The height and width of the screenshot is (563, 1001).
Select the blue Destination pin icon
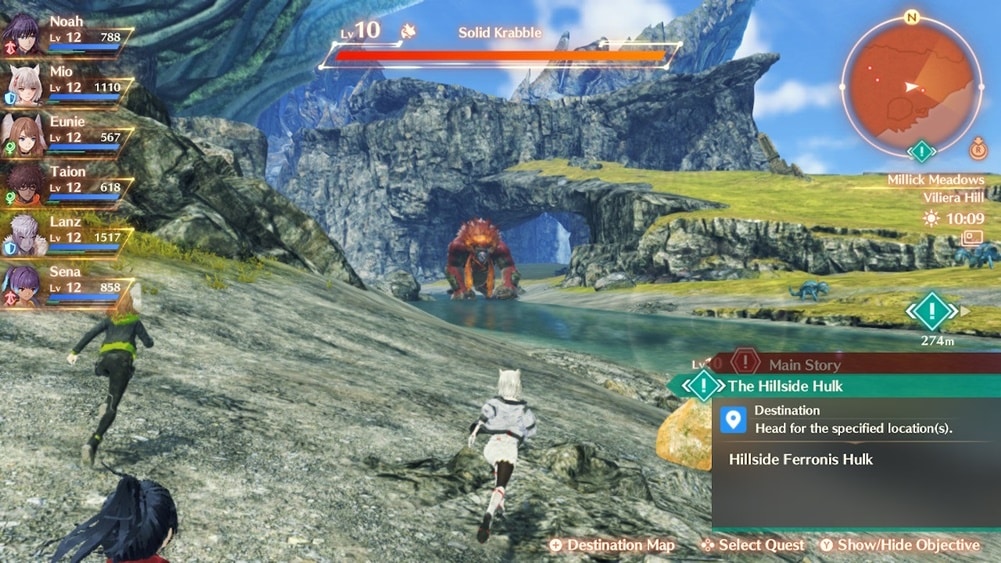click(733, 420)
